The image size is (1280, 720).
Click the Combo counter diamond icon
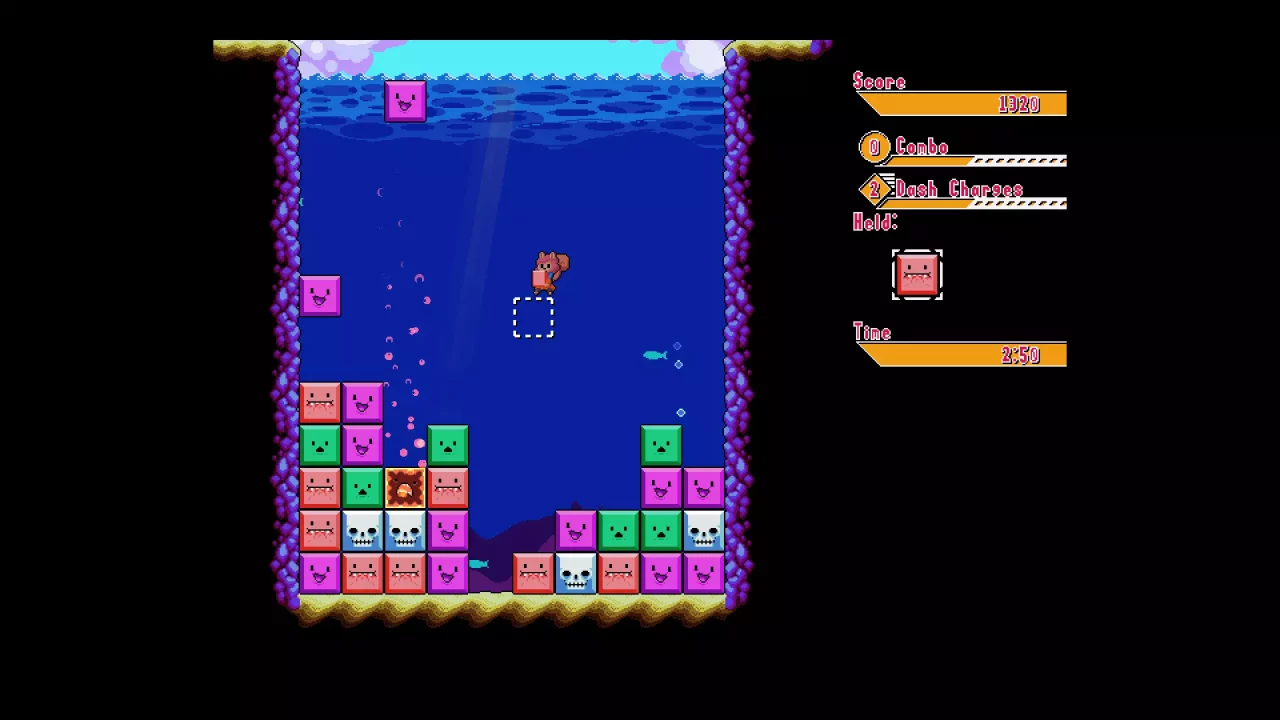[x=873, y=147]
